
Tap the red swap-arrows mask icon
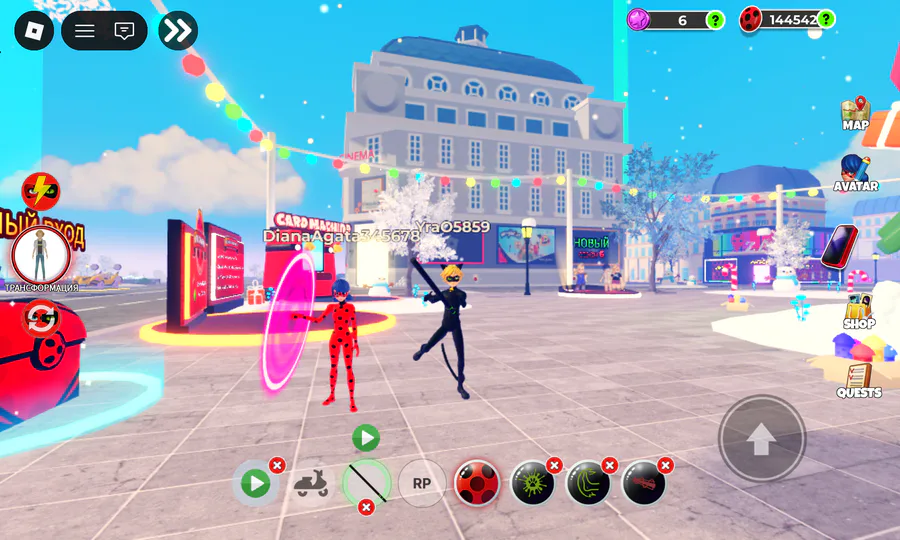click(x=41, y=319)
